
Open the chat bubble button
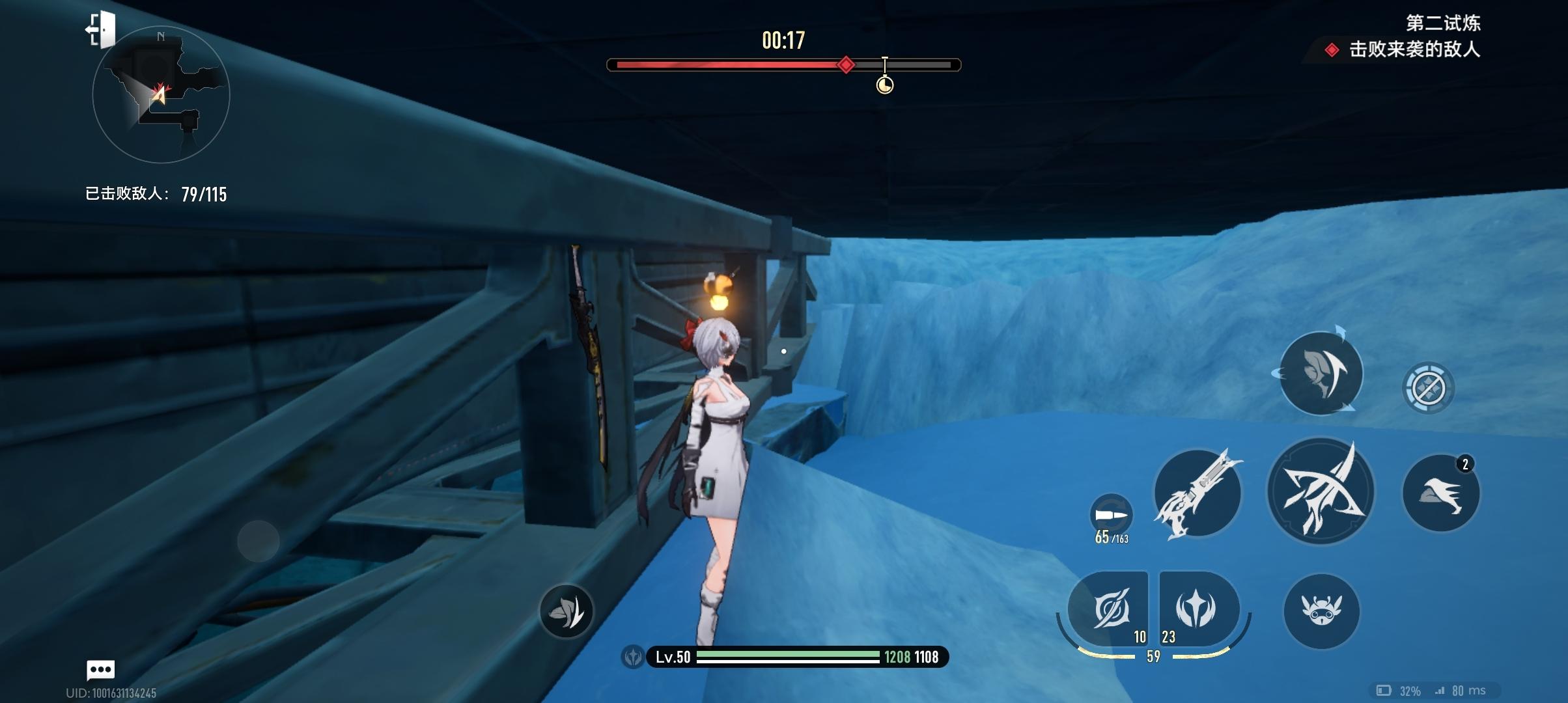pyautogui.click(x=100, y=669)
